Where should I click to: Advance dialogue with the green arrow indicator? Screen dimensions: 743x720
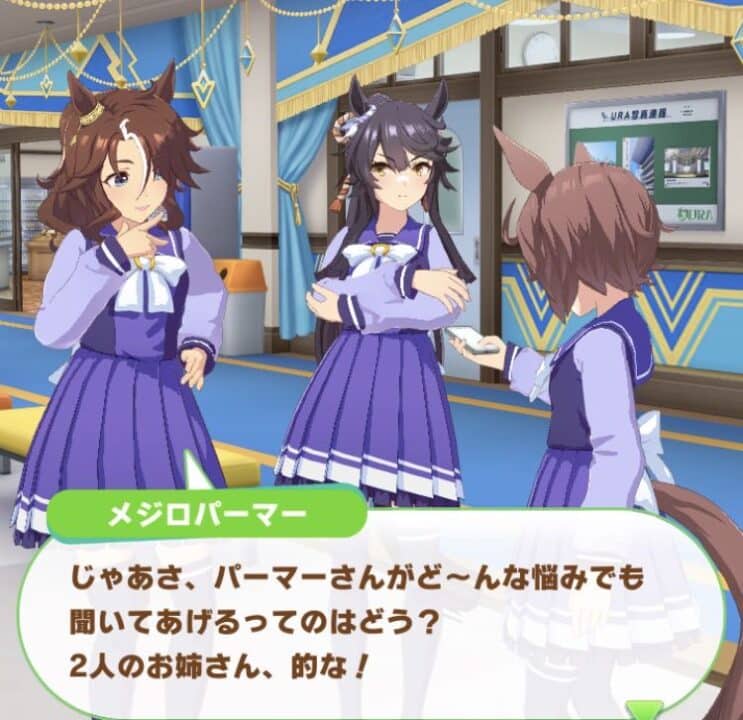[637, 709]
